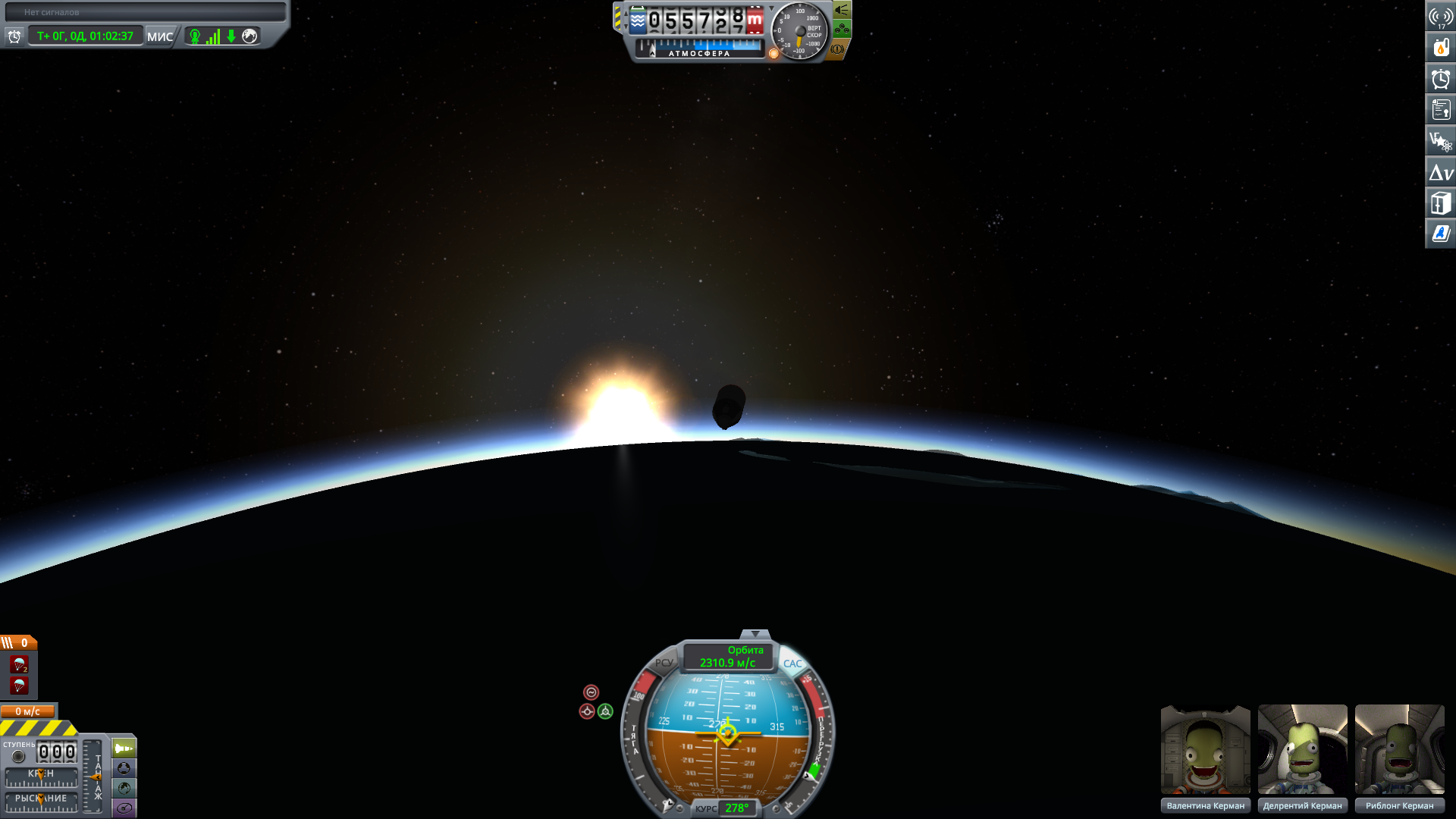This screenshot has width=1456, height=819.
Task: Open the resources fuel-drop app
Action: pyautogui.click(x=1441, y=48)
